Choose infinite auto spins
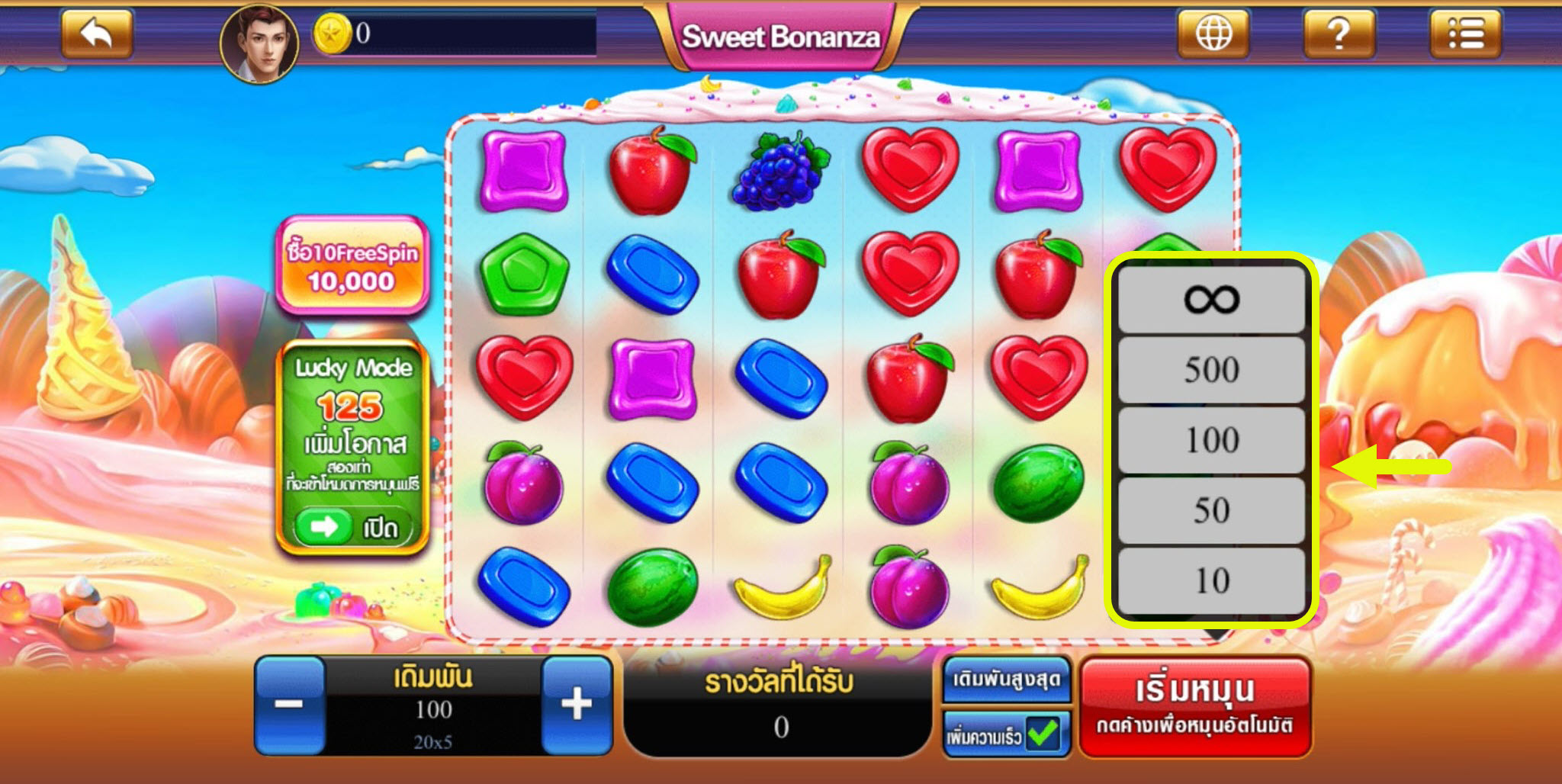Viewport: 1562px width, 784px height. [x=1210, y=299]
